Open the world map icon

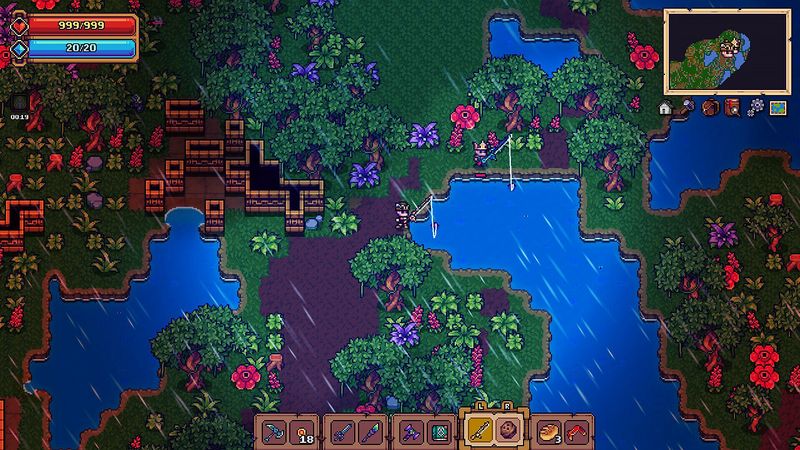(777, 106)
